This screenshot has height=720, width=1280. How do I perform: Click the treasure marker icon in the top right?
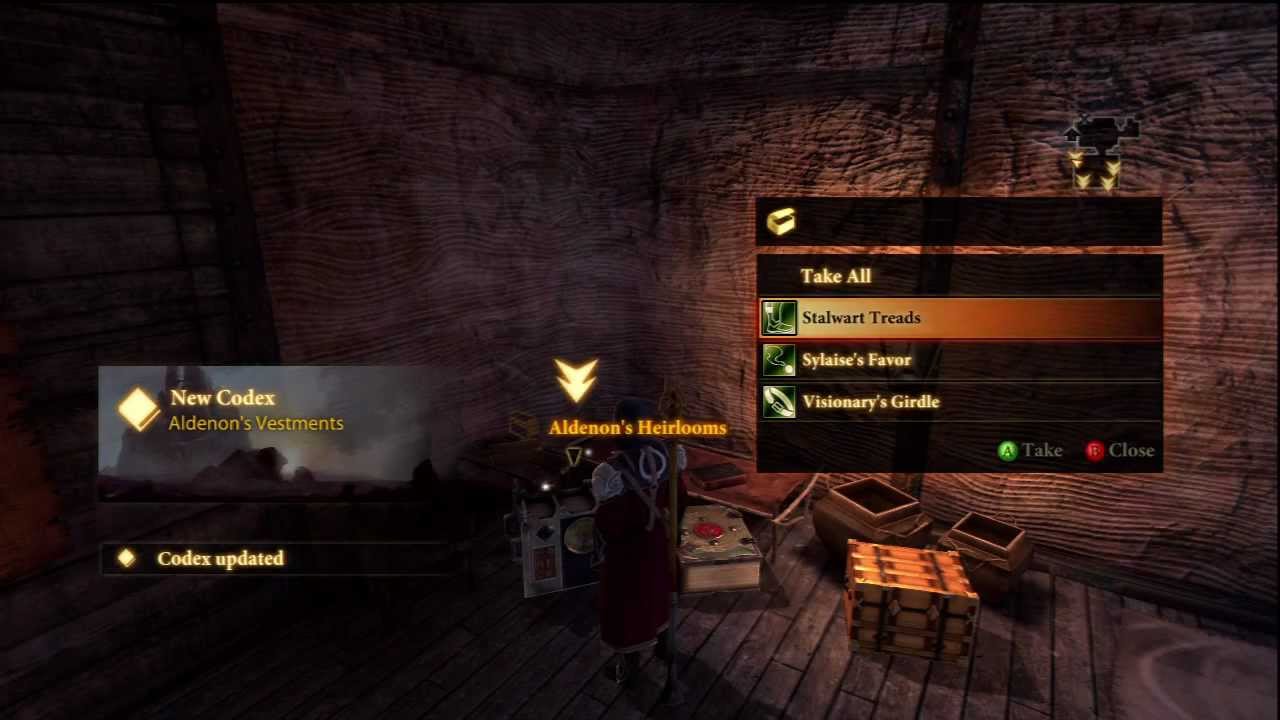tap(1100, 135)
